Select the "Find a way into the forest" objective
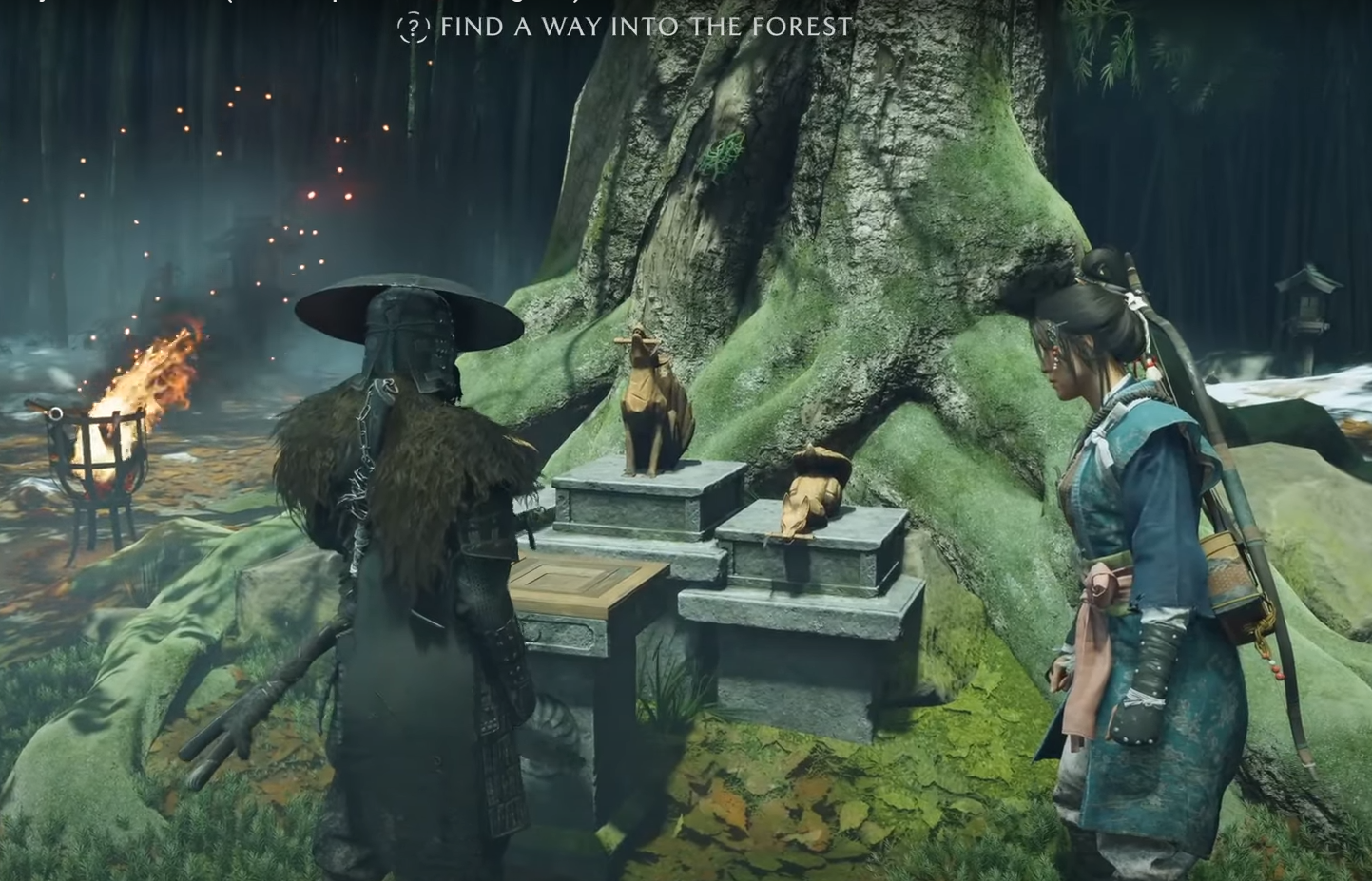 [x=646, y=27]
